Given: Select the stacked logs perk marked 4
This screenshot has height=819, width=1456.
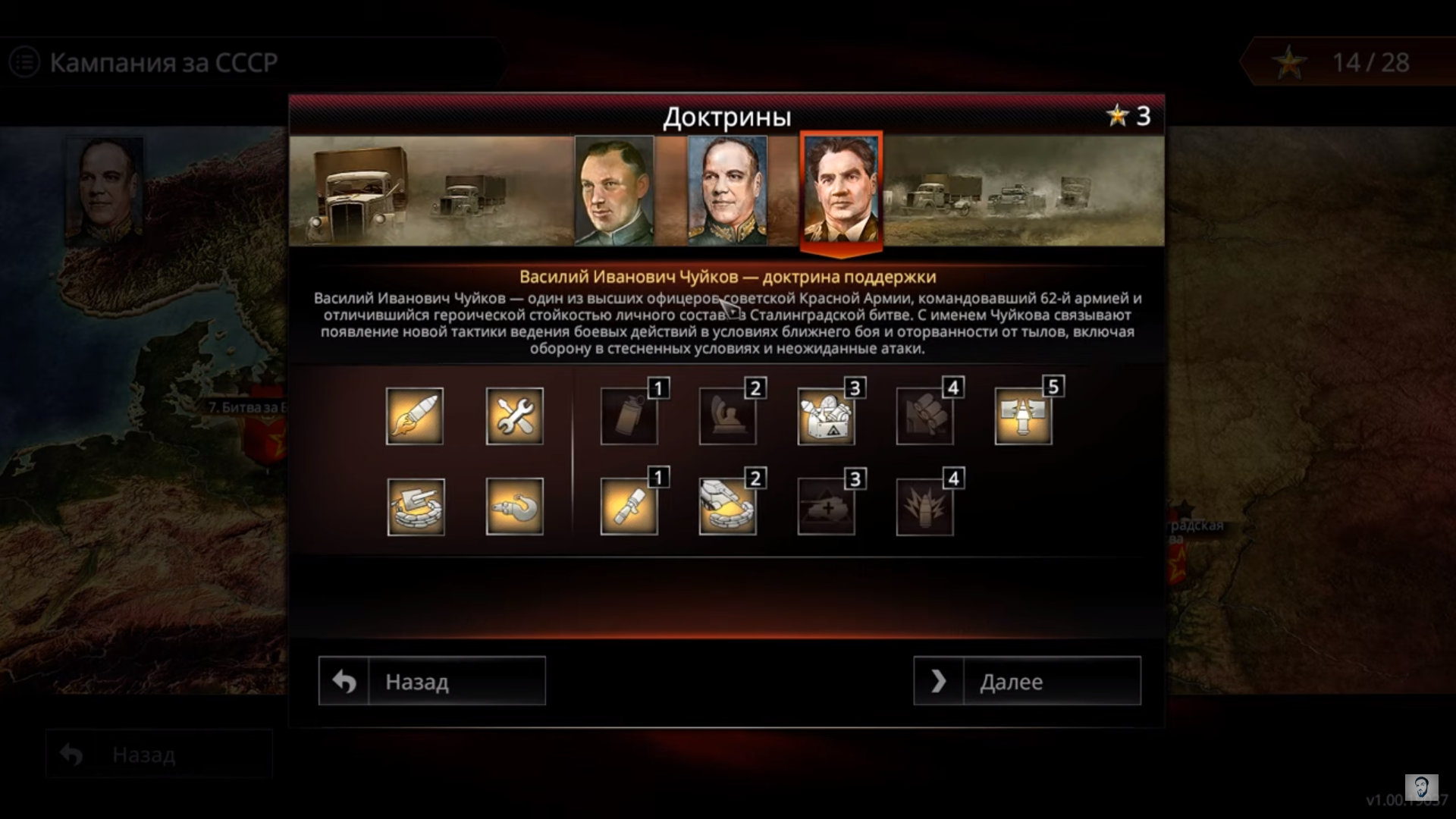Looking at the screenshot, I should [x=924, y=417].
